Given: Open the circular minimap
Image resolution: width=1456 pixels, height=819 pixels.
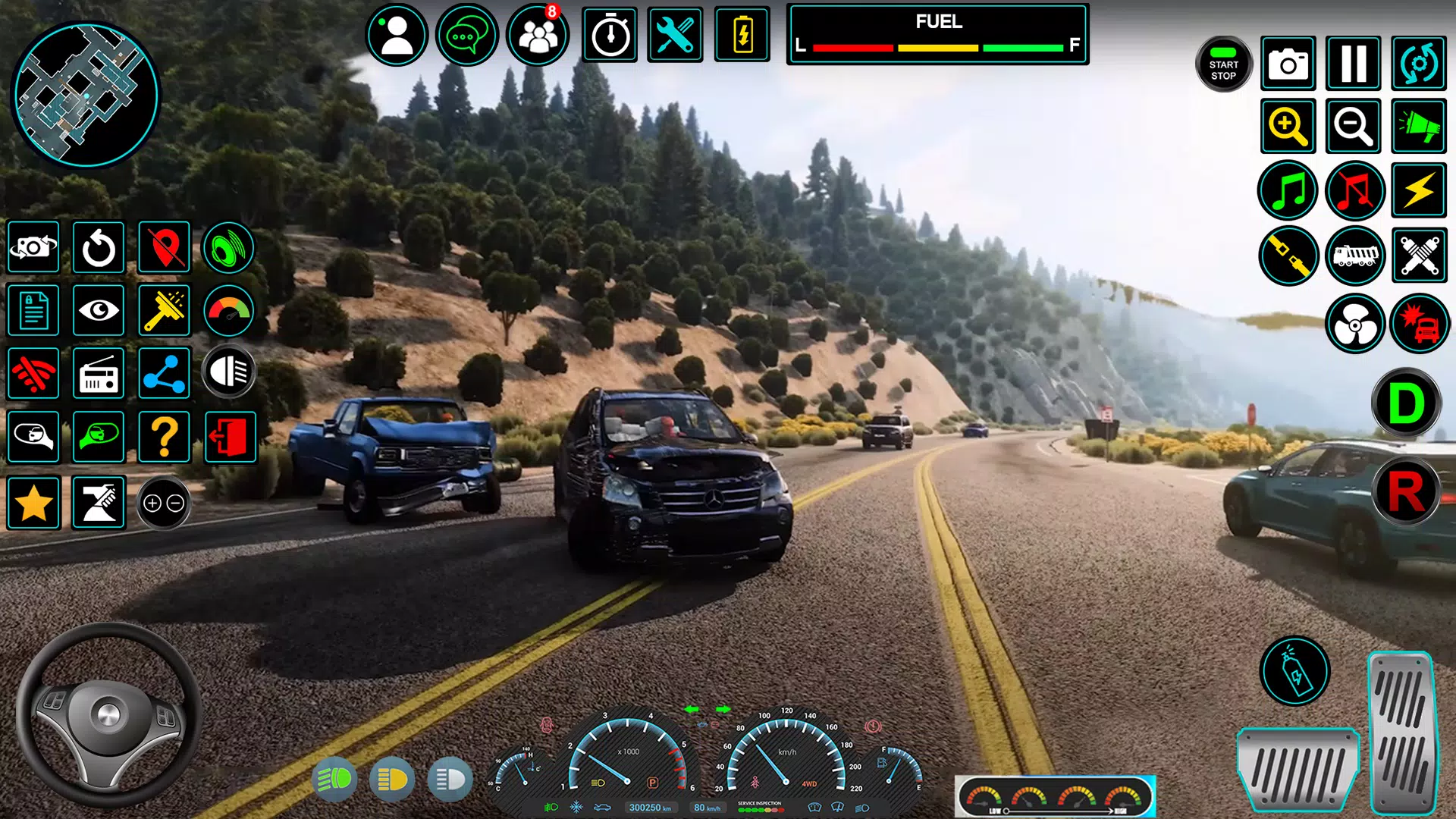Looking at the screenshot, I should (x=85, y=94).
